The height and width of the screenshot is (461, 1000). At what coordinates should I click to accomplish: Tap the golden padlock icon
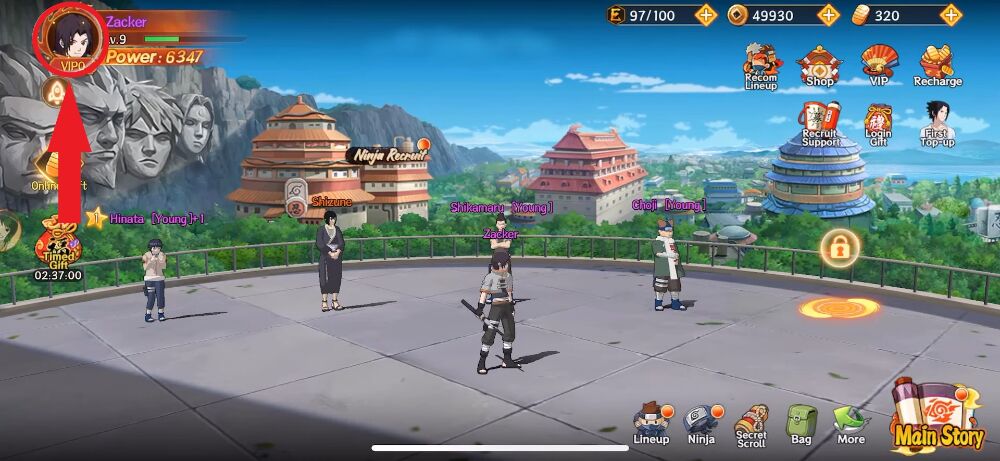[x=839, y=247]
